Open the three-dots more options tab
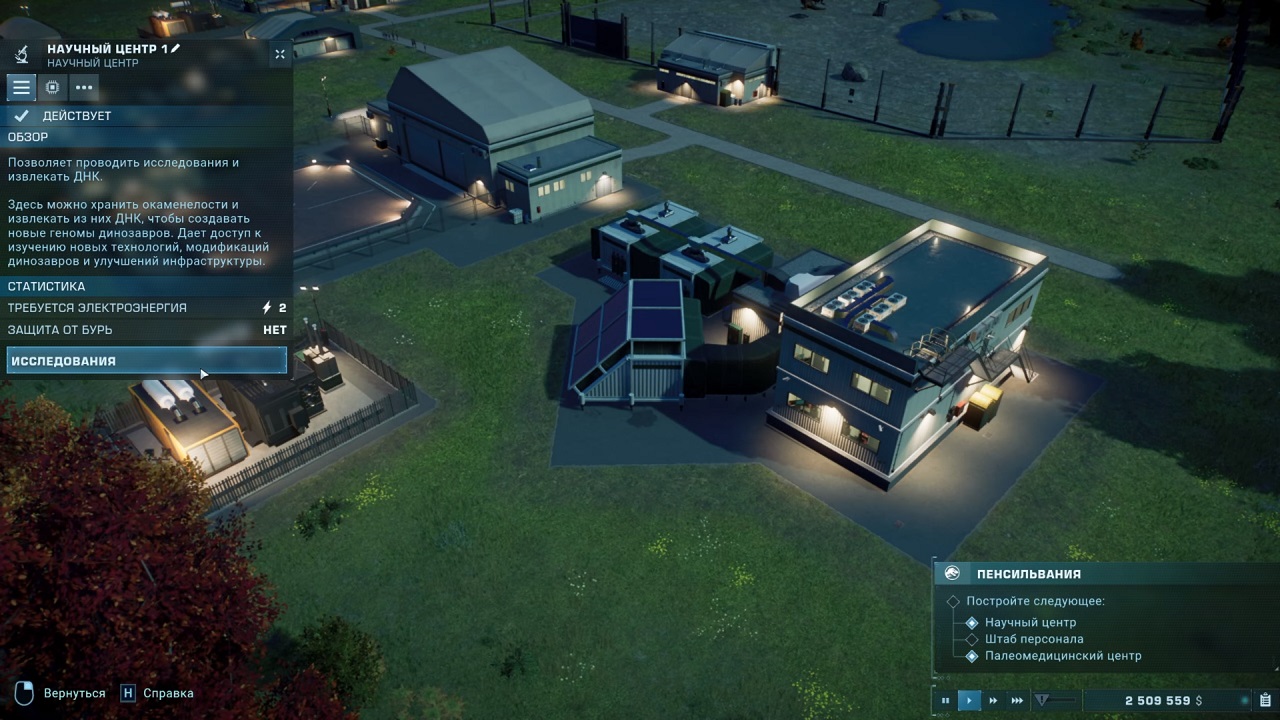 (x=84, y=87)
